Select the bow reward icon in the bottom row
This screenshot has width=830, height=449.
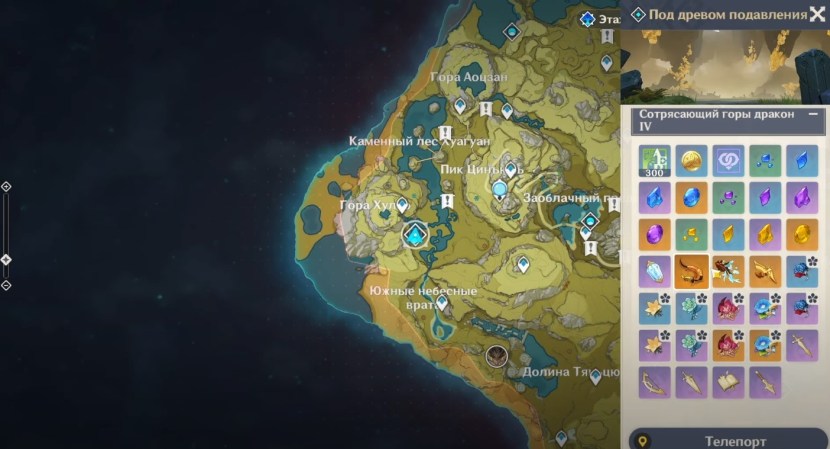click(x=654, y=381)
